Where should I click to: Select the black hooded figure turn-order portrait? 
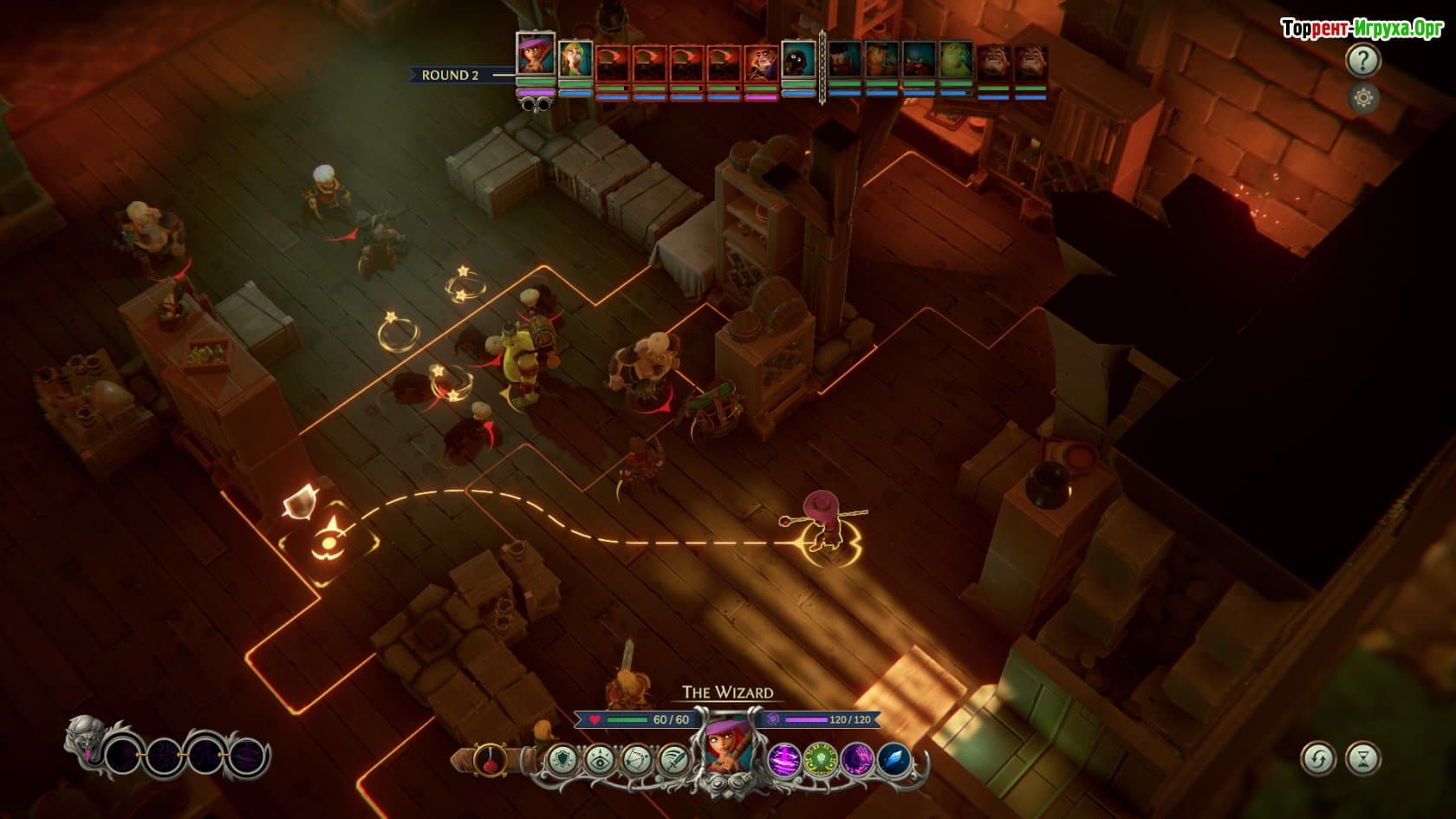click(798, 59)
